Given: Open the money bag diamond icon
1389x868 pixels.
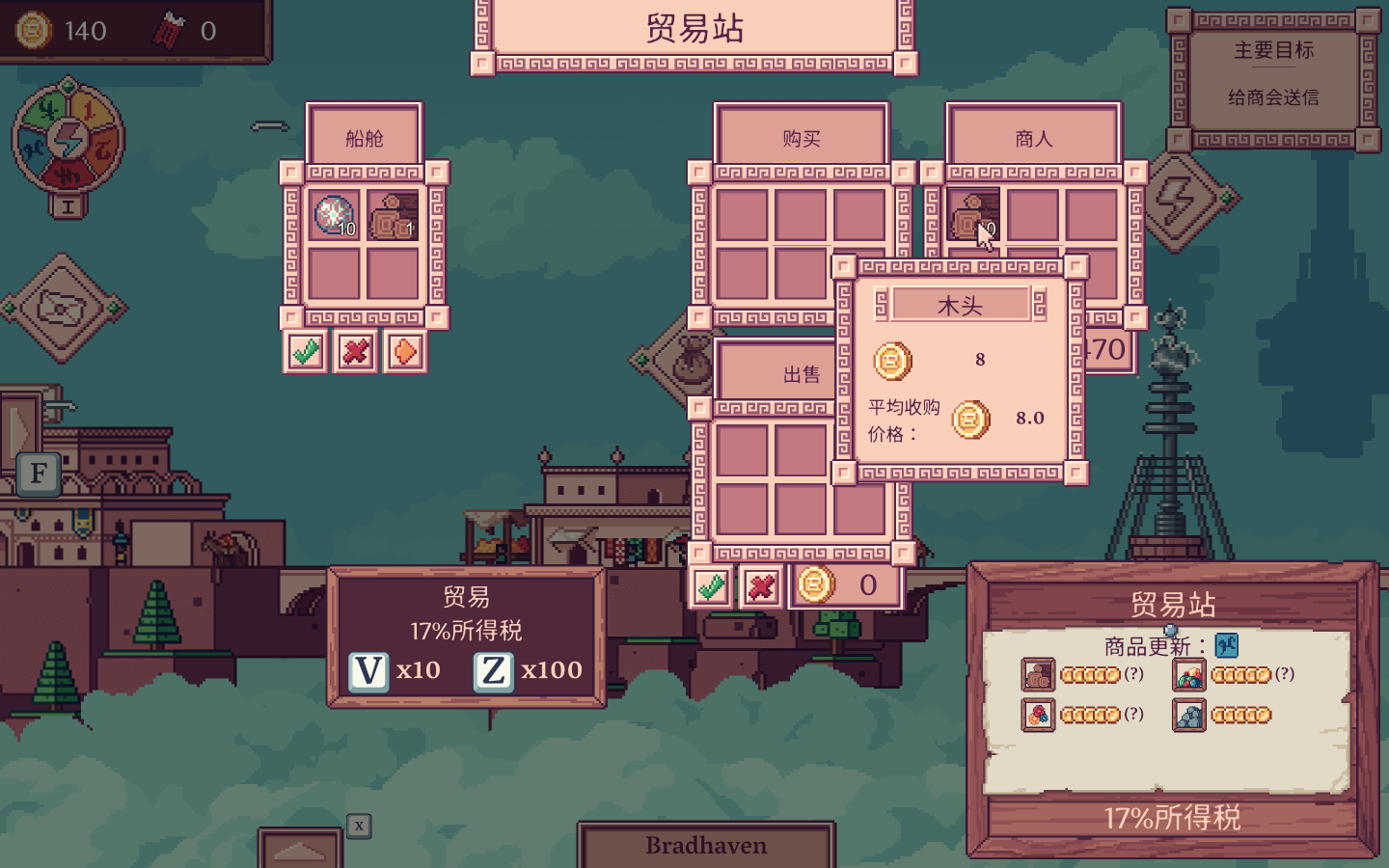Looking at the screenshot, I should point(689,363).
